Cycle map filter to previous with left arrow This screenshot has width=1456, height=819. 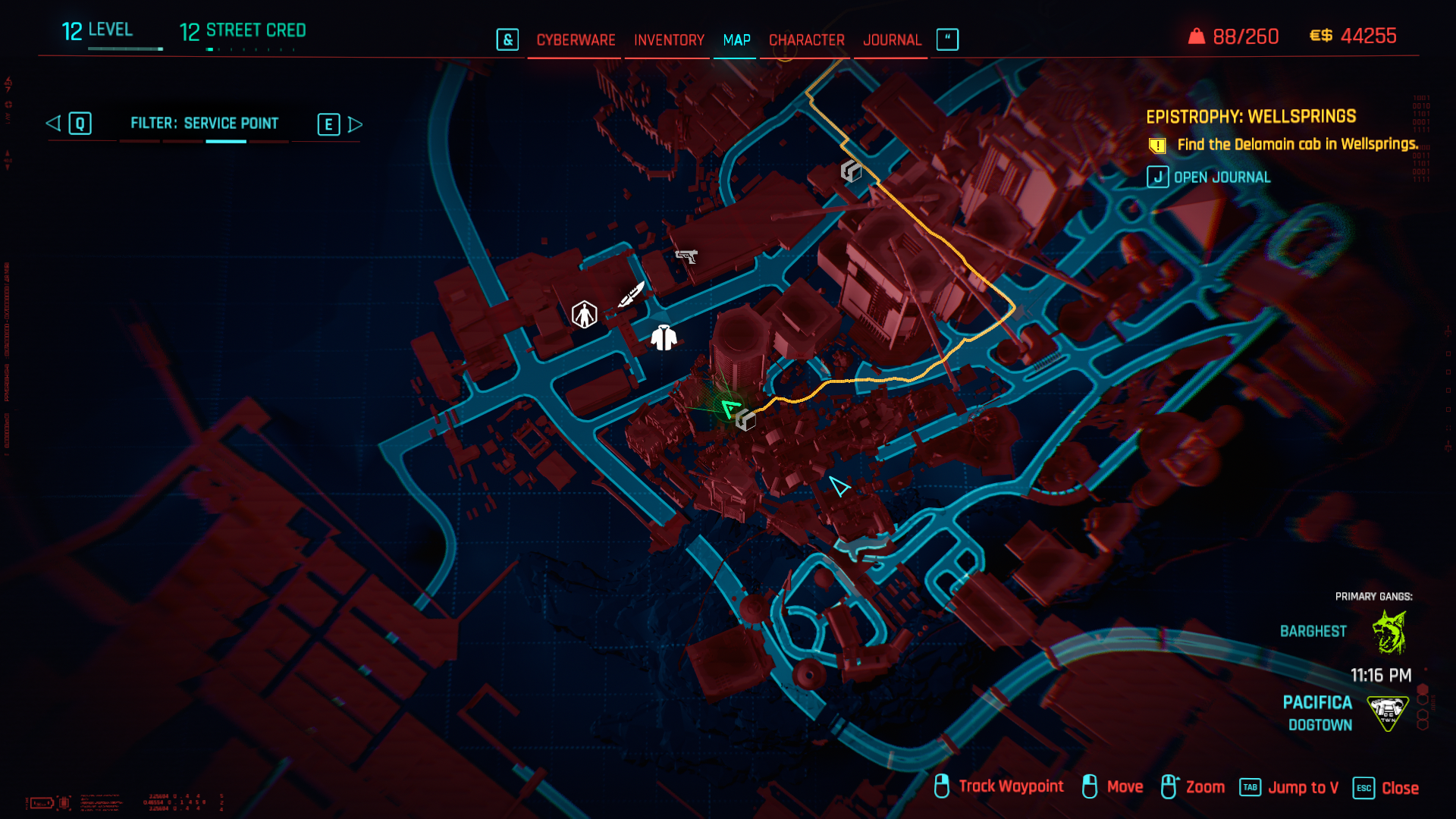pyautogui.click(x=54, y=124)
